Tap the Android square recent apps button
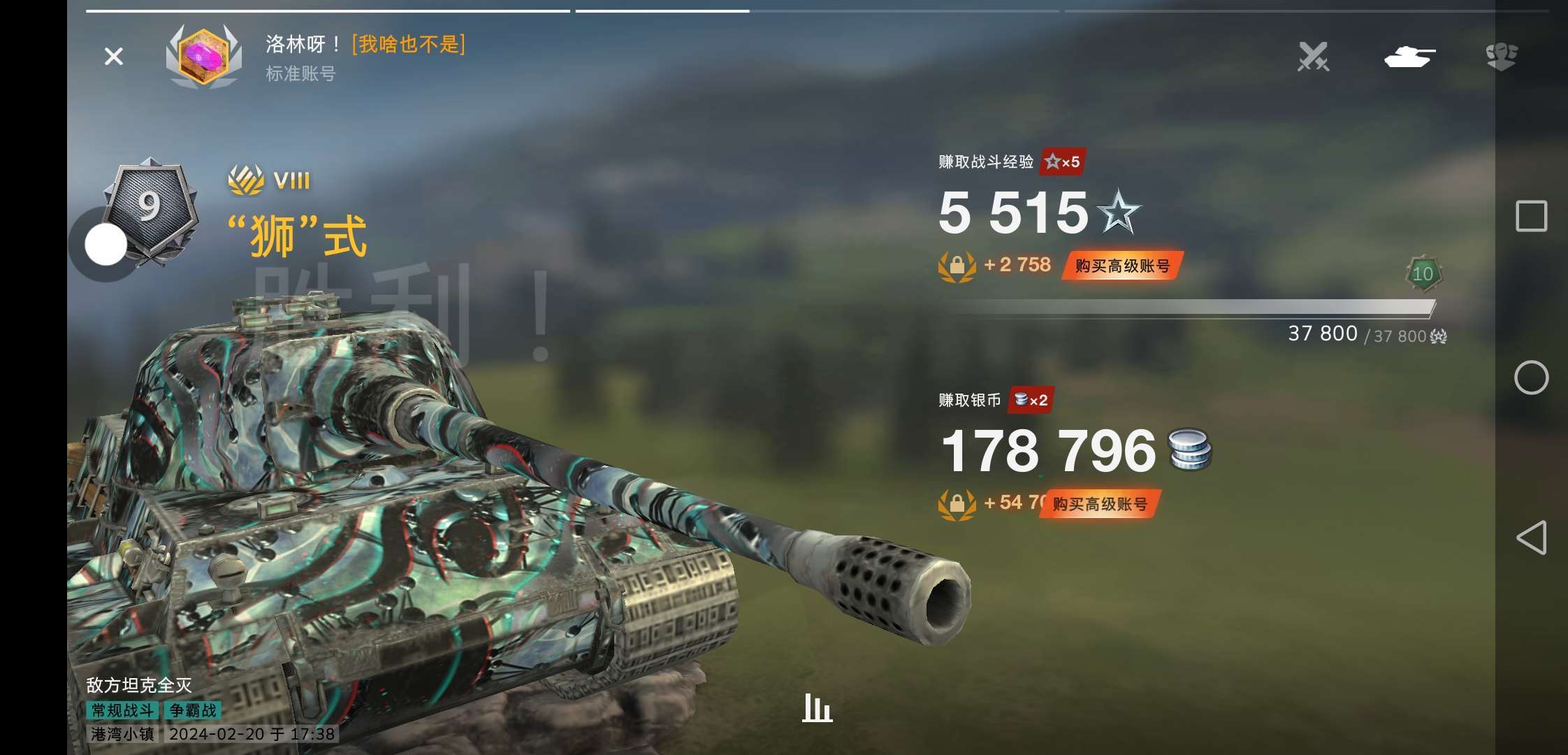Screen dimensions: 1568x755 (x=1531, y=216)
